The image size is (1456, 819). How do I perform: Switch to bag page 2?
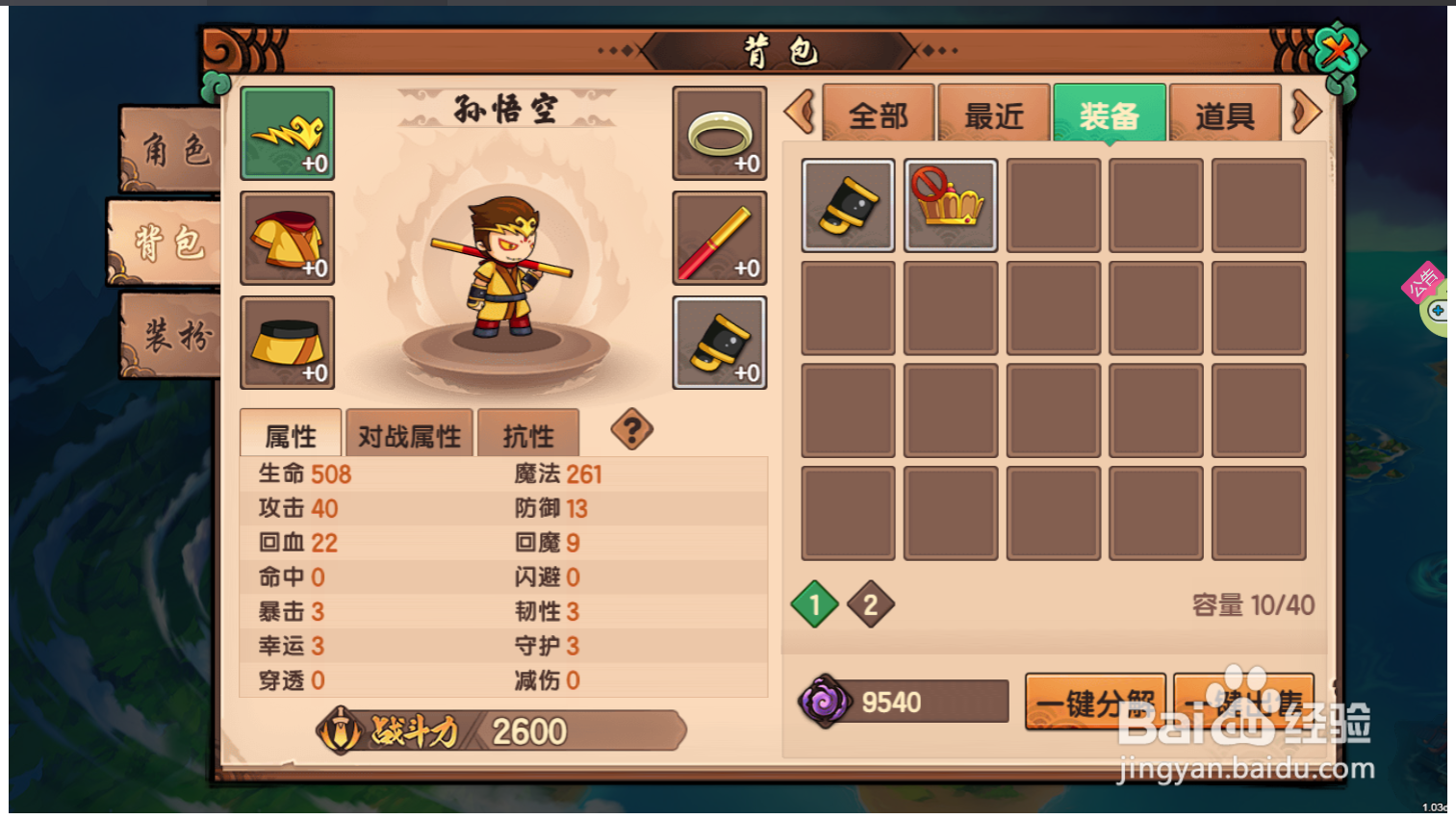pyautogui.click(x=871, y=605)
